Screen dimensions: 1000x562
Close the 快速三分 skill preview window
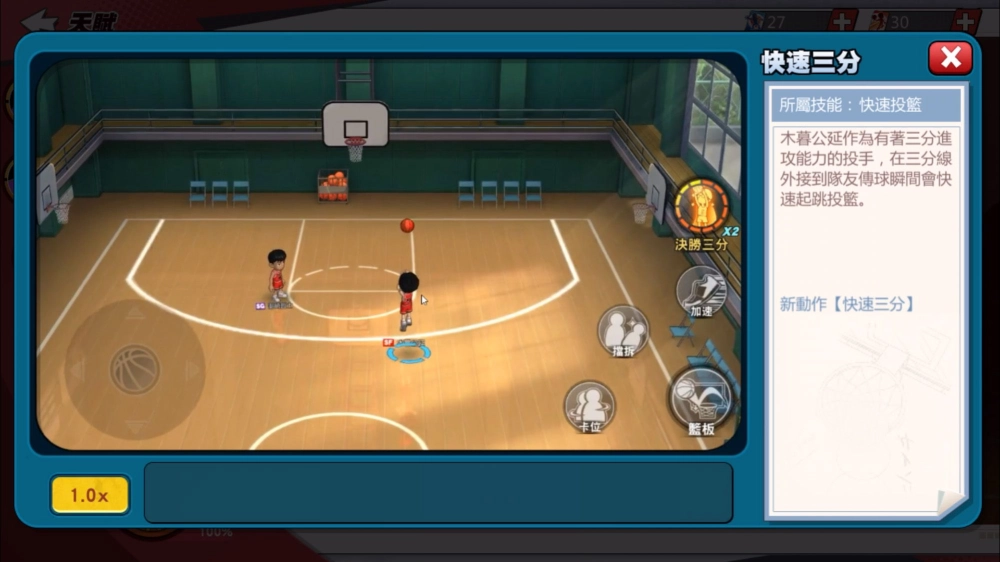pos(949,58)
